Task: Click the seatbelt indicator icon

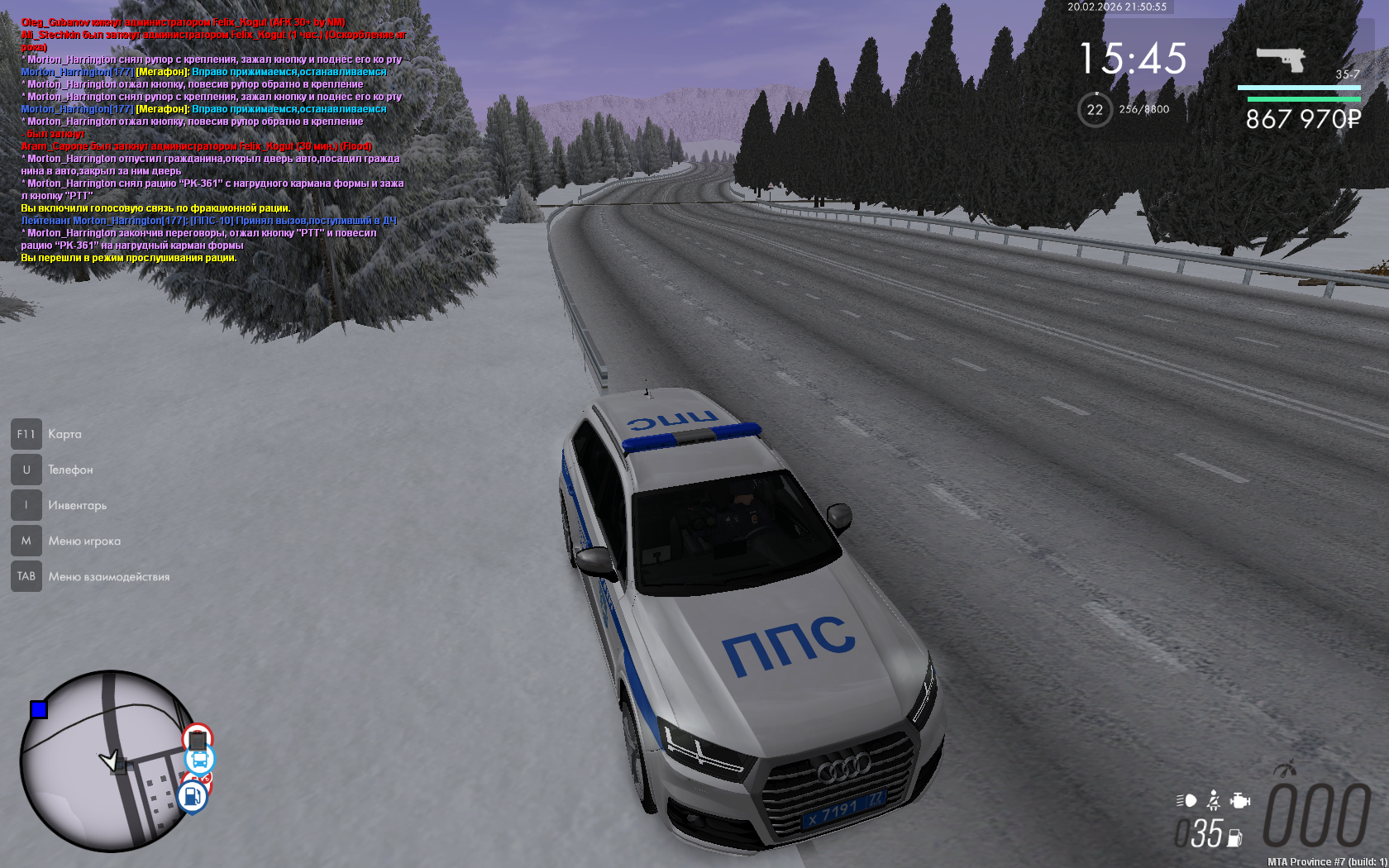Action: tap(1213, 800)
